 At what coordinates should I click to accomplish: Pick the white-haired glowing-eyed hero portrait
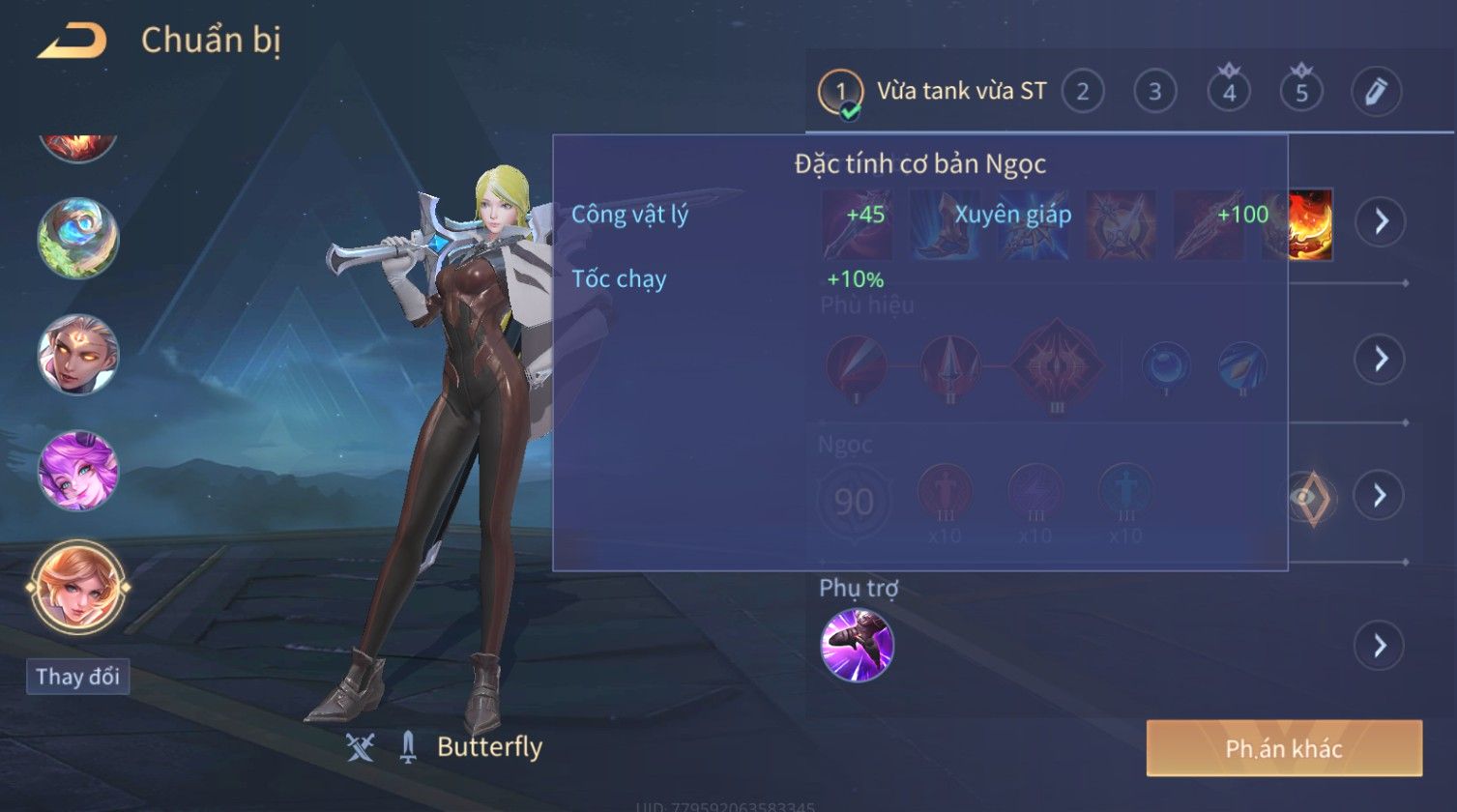(78, 354)
